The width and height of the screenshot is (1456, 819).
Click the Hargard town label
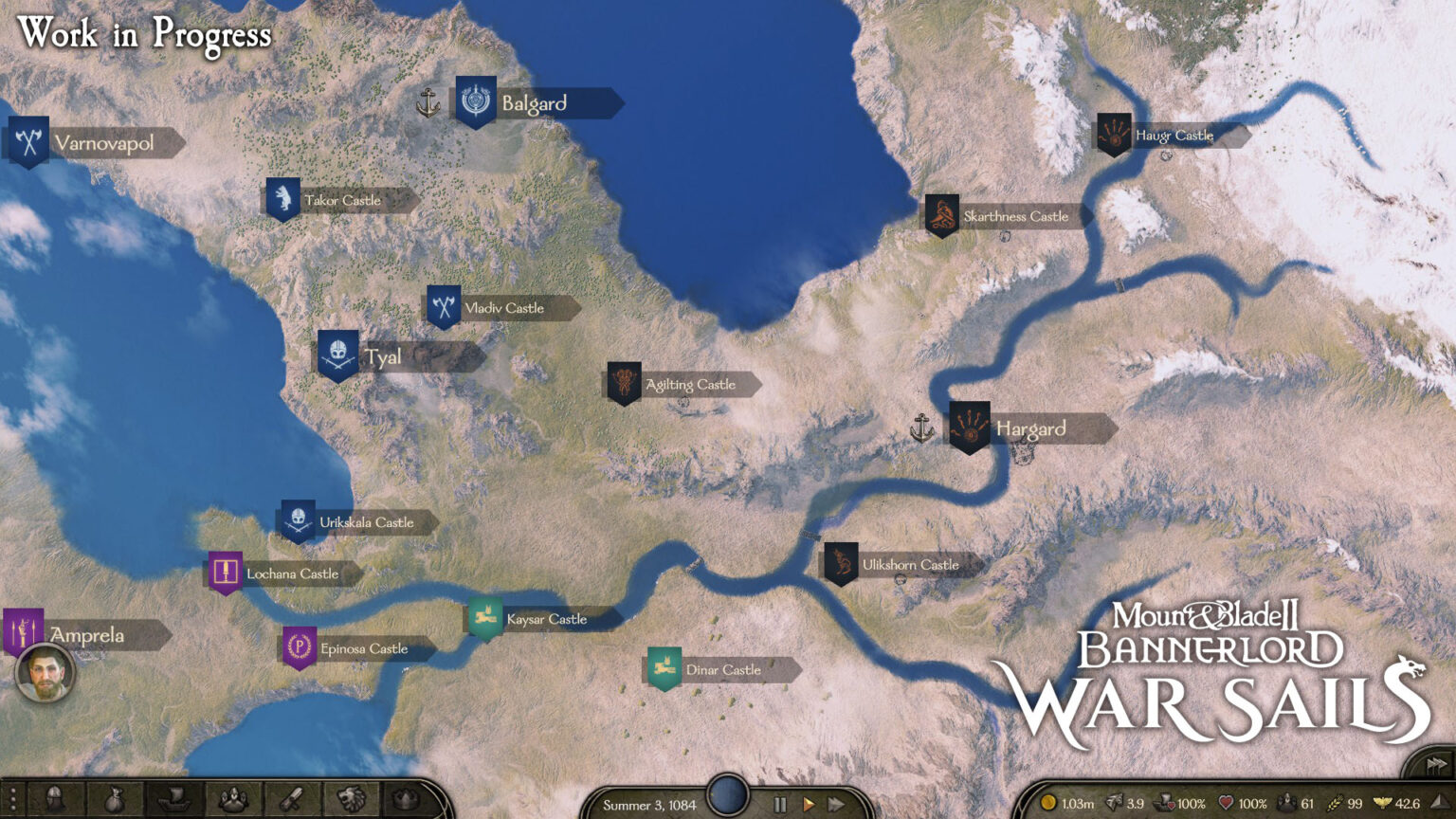[x=1033, y=428]
